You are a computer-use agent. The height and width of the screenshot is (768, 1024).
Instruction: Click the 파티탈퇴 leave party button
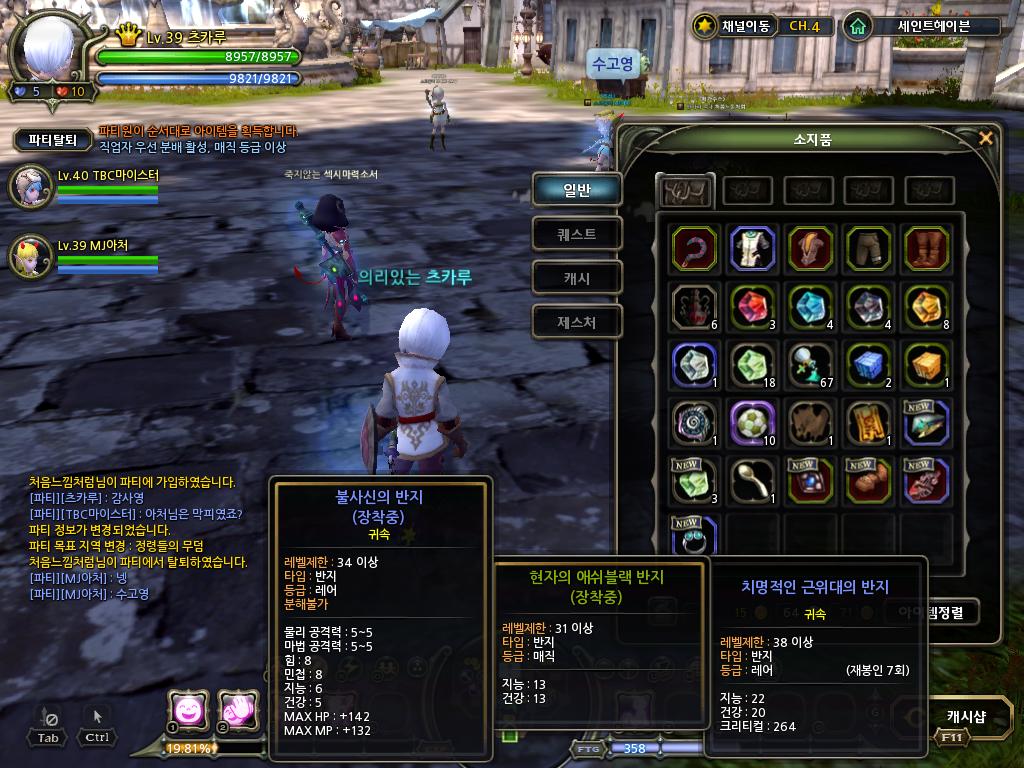(x=53, y=140)
